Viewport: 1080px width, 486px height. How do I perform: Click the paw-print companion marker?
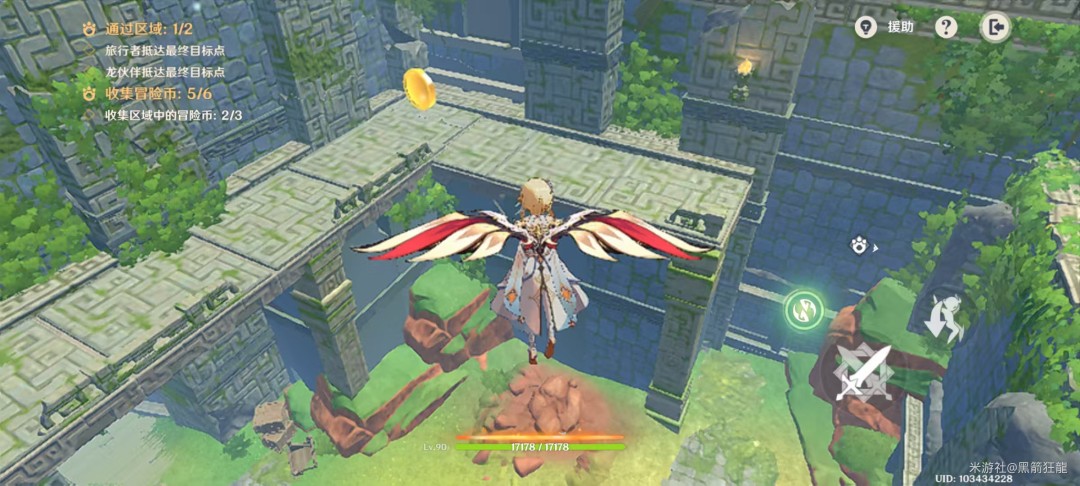click(859, 245)
